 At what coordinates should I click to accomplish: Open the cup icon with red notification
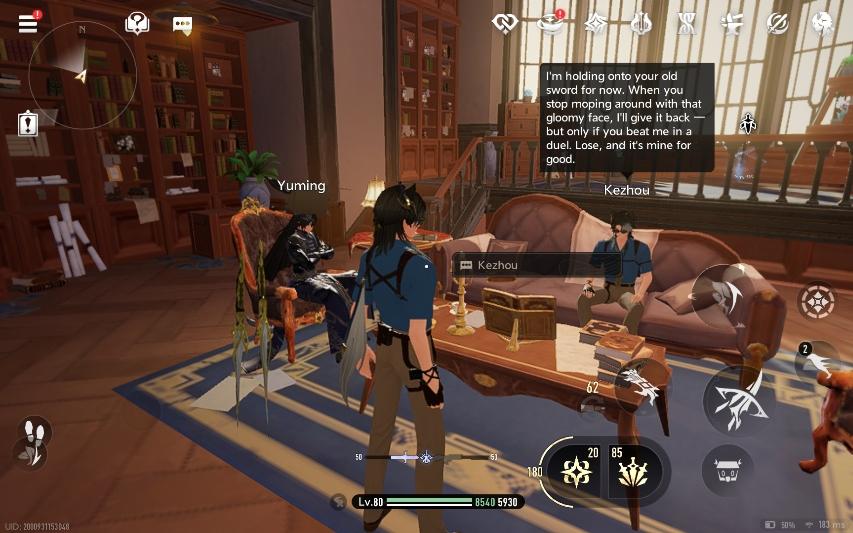pos(550,23)
